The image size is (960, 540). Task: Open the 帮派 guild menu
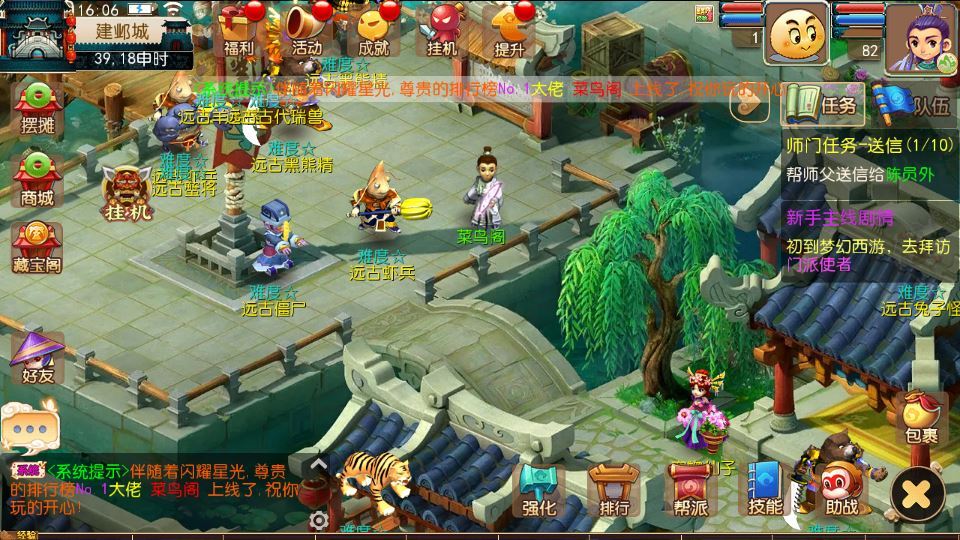[690, 490]
